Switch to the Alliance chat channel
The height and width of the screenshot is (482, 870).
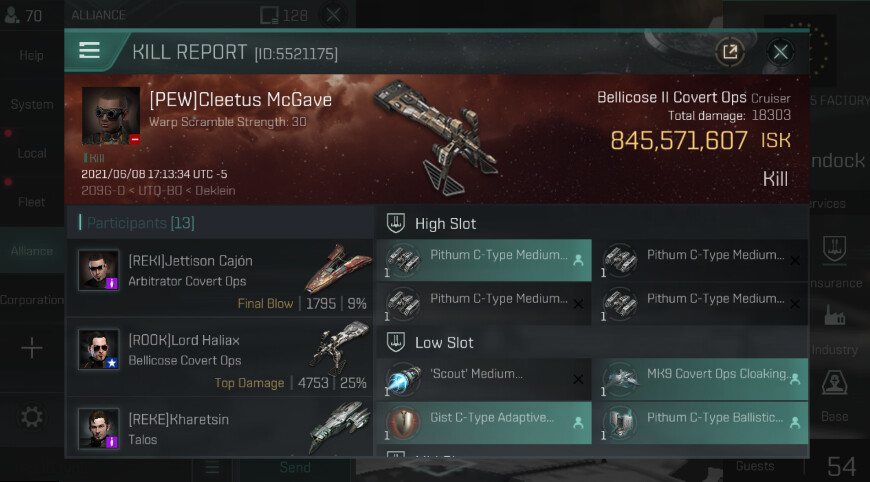pyautogui.click(x=31, y=251)
